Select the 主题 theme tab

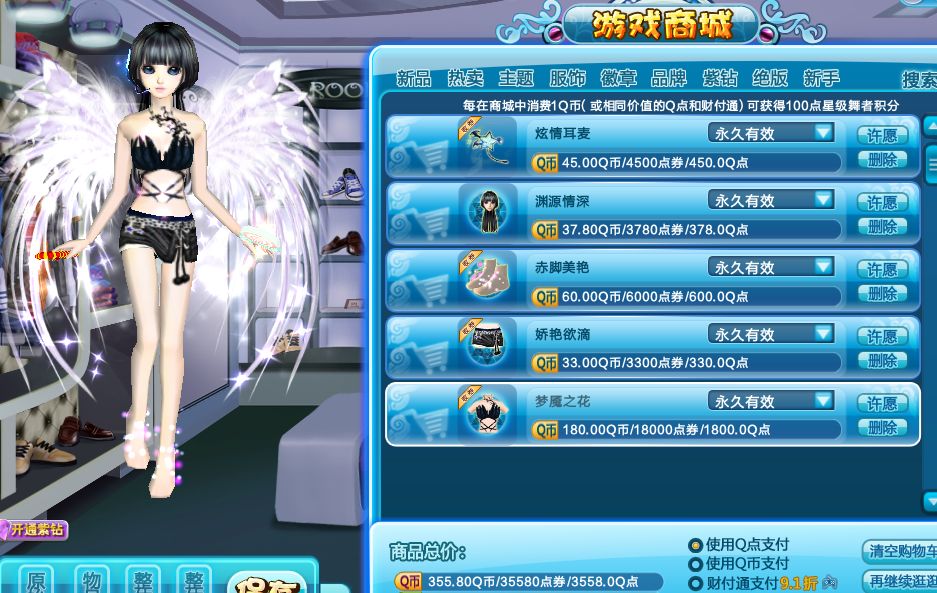pos(516,78)
